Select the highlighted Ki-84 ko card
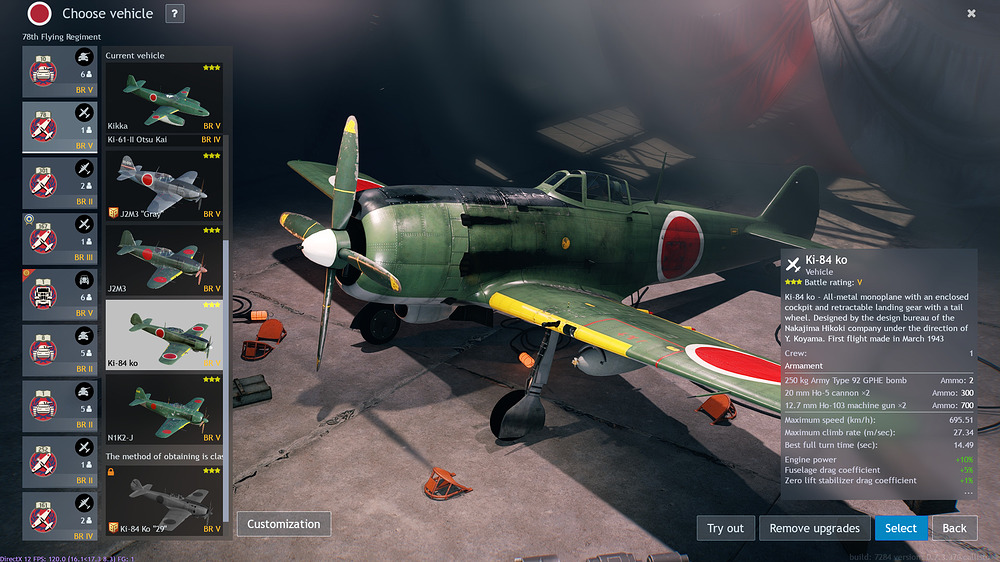This screenshot has height=562, width=1000. (x=164, y=335)
